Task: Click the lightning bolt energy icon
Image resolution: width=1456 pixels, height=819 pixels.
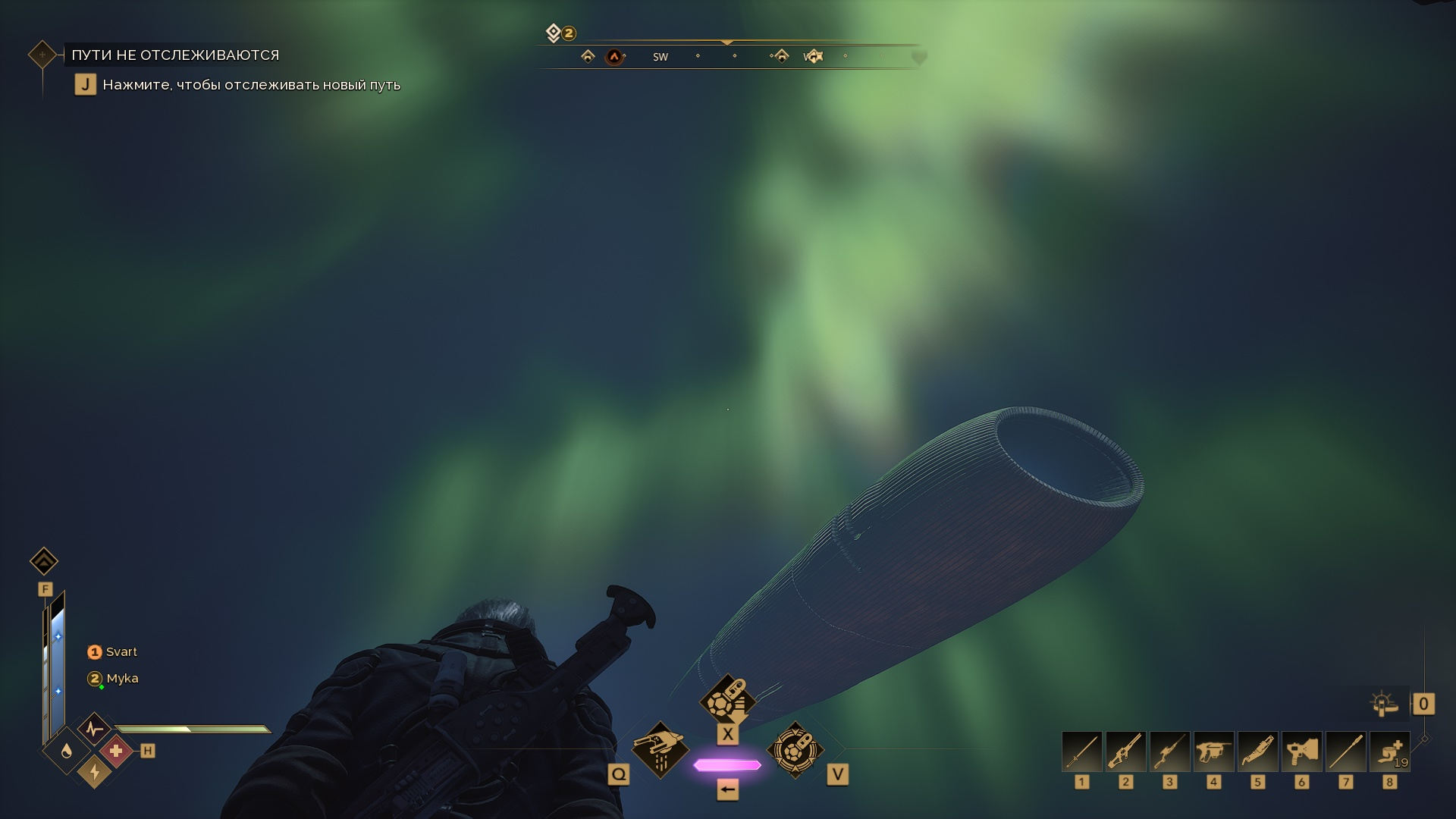Action: (94, 771)
